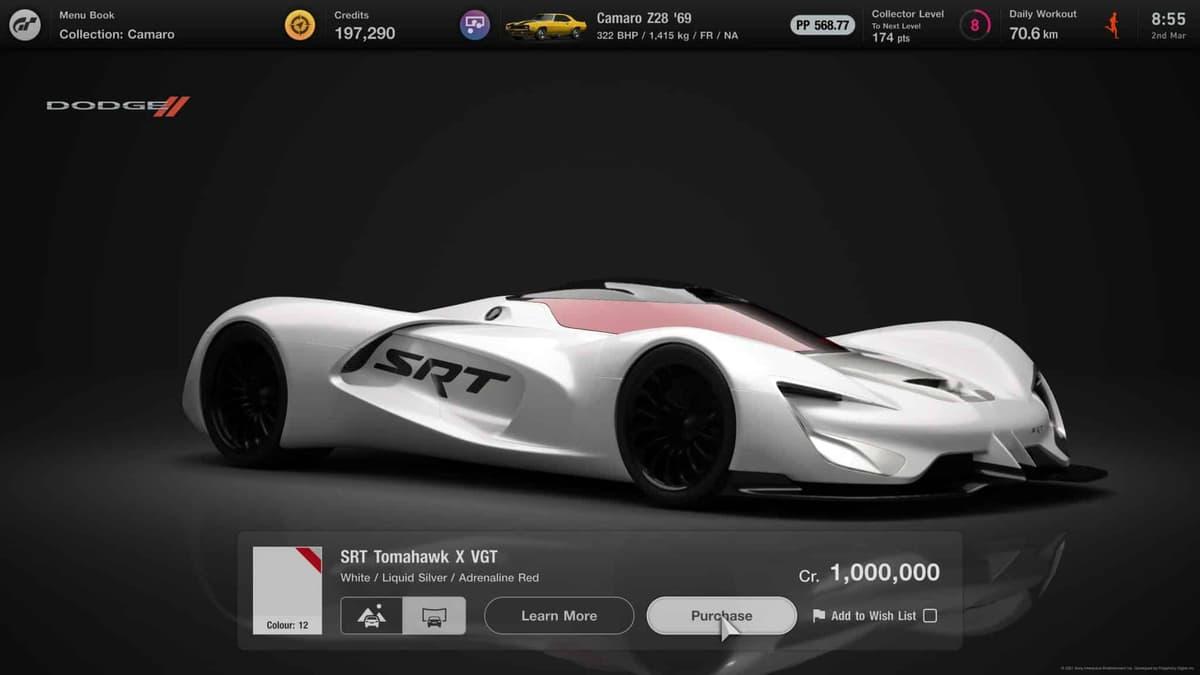Open the Camaro collection Menu Book
This screenshot has height=675, width=1200.
click(x=116, y=25)
